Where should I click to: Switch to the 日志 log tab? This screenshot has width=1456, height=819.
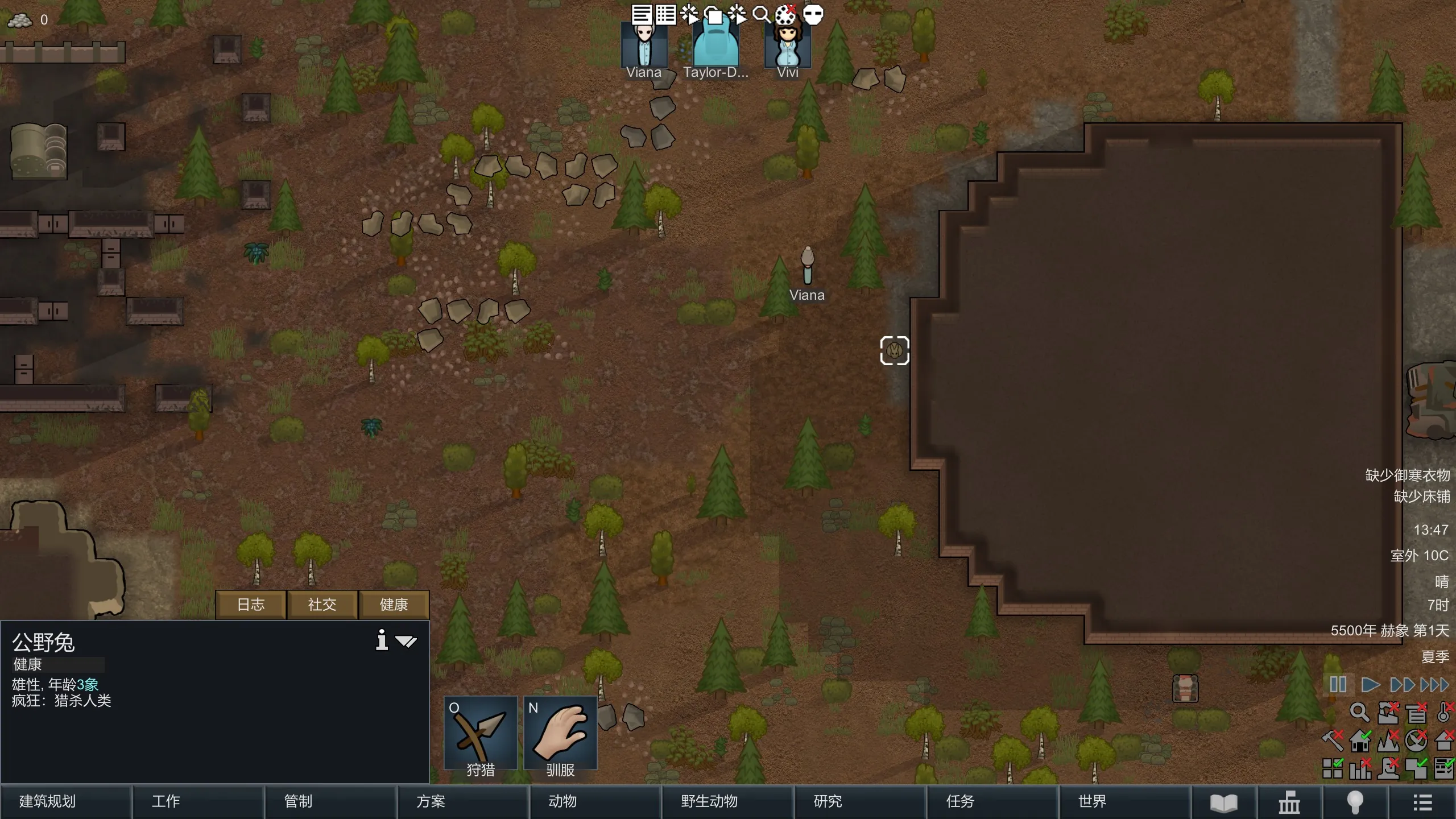[x=251, y=605]
